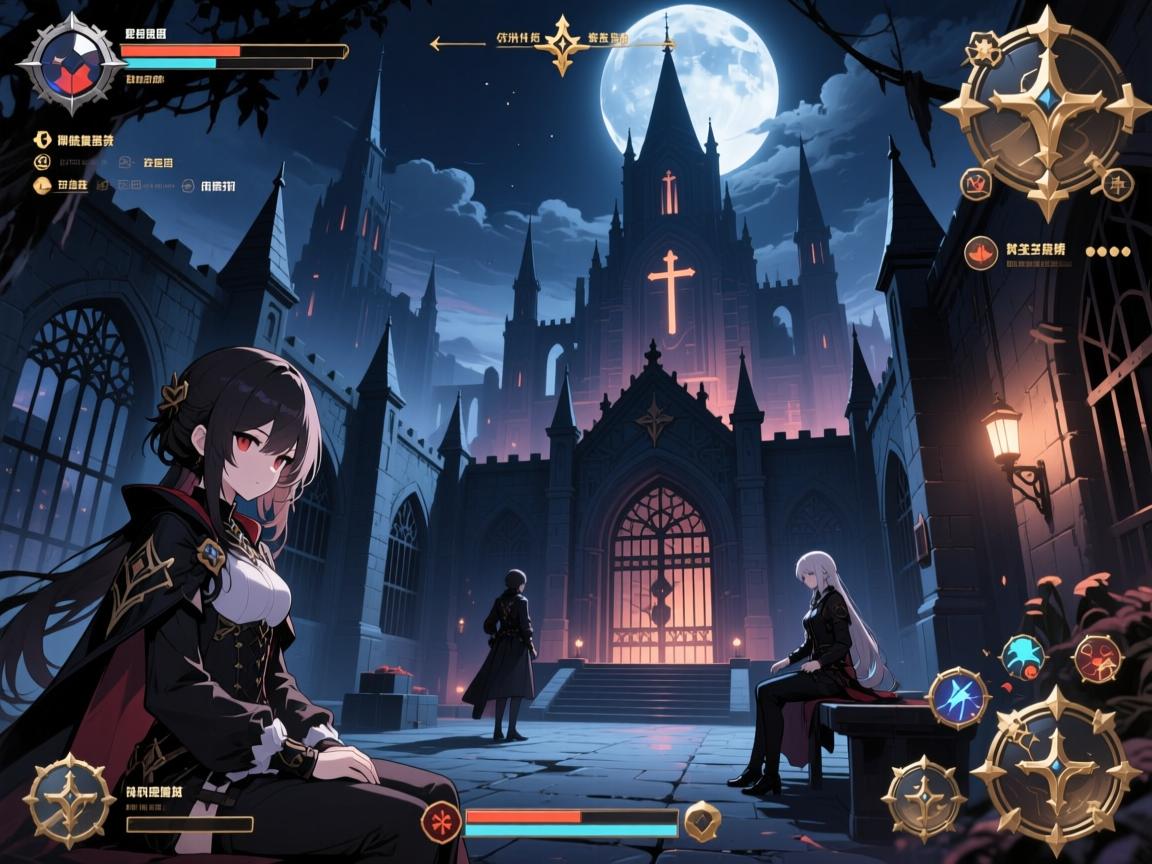Screen dimensions: 1152x864
Task: Select the first gold-icon menu entry at left
Action: coord(43,141)
